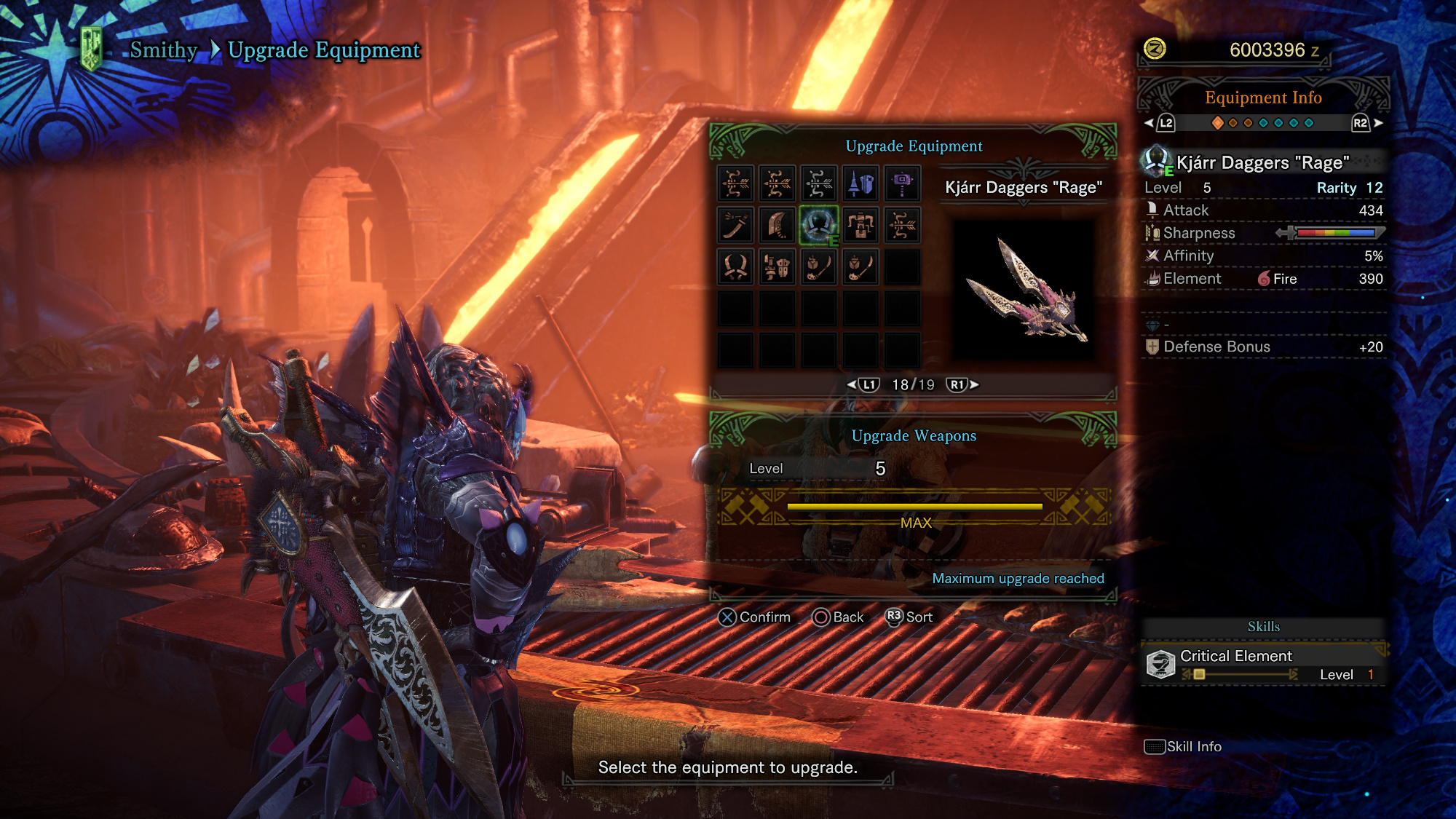The width and height of the screenshot is (1456, 819).
Task: Click the Kjárr Daggers preview image
Action: click(x=1024, y=290)
